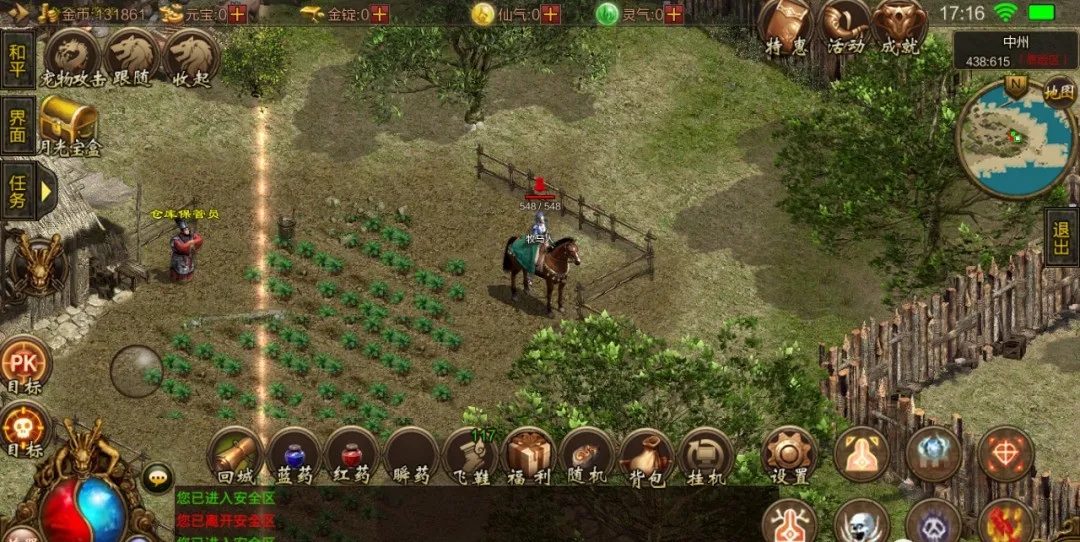Open the 活动 events menu
Screen dimensions: 1080x542
[844, 28]
